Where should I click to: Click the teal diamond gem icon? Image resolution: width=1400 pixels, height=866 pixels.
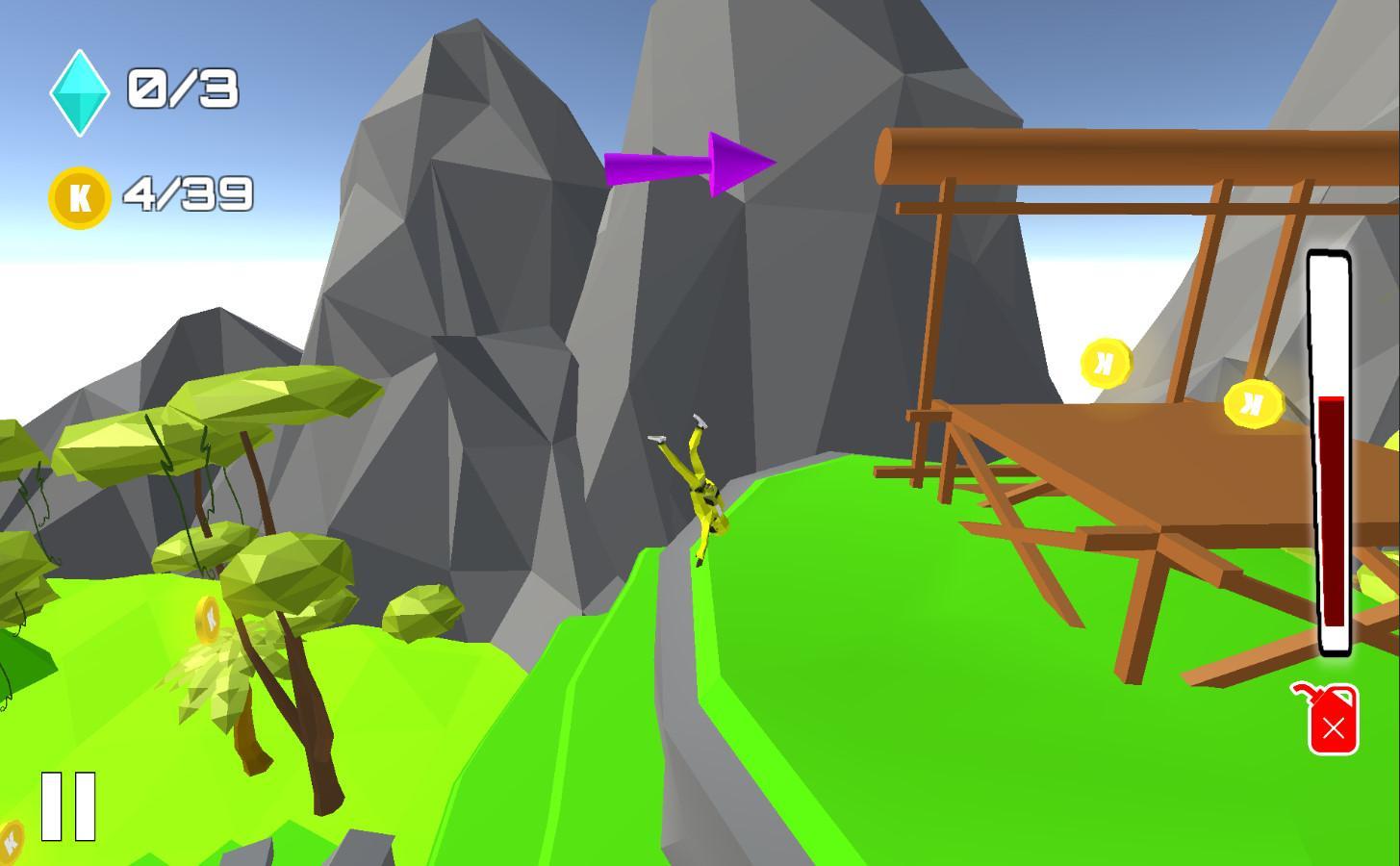(79, 89)
